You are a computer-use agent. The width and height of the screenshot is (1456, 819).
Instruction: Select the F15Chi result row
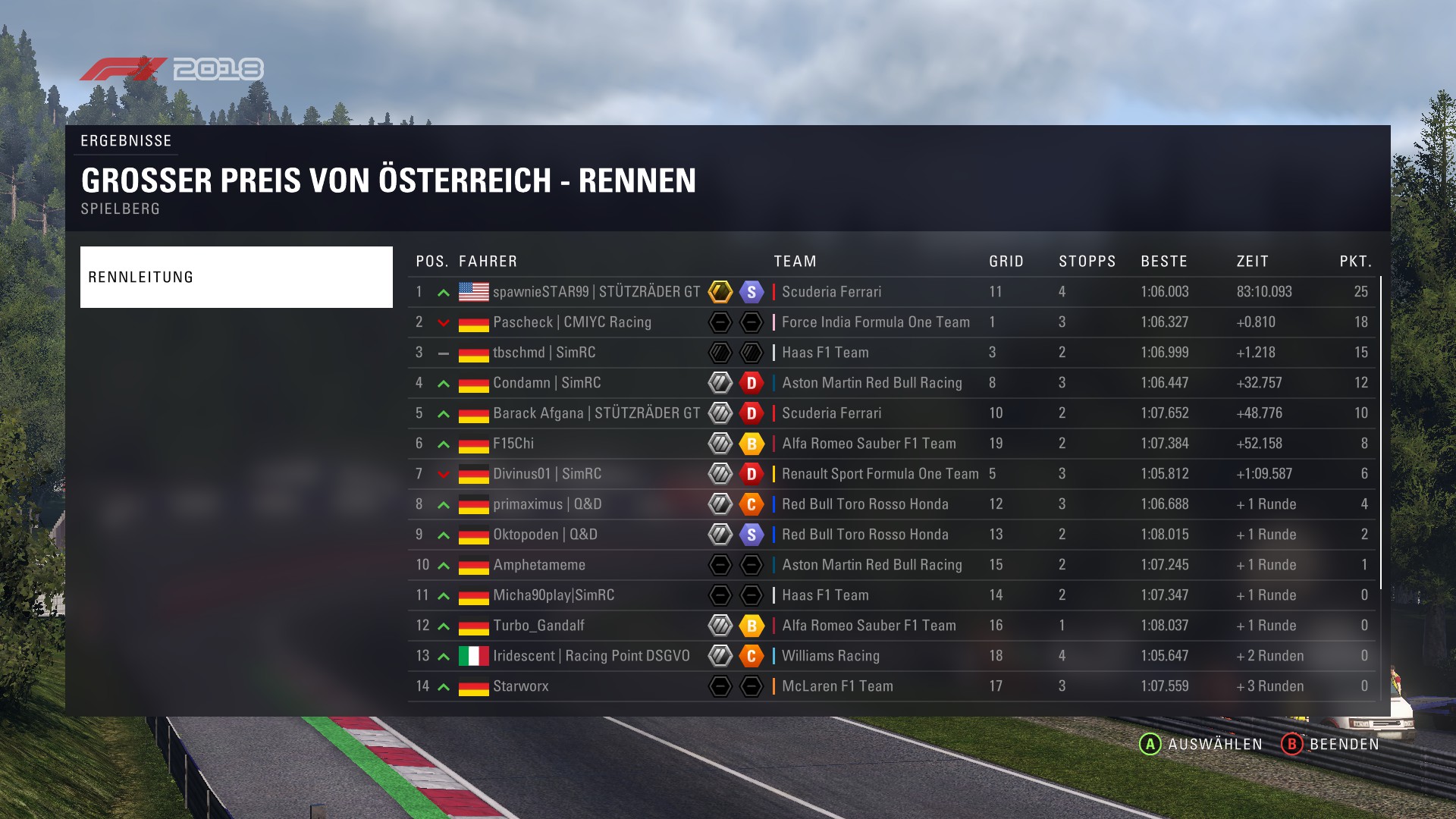pos(513,444)
